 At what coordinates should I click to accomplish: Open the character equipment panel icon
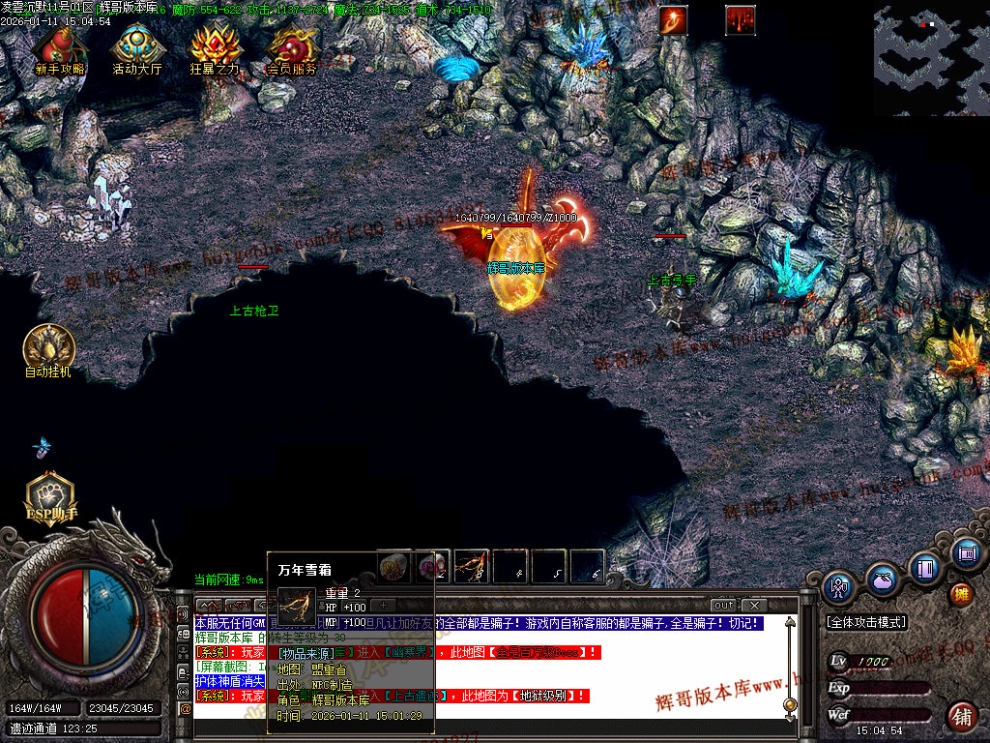(837, 586)
